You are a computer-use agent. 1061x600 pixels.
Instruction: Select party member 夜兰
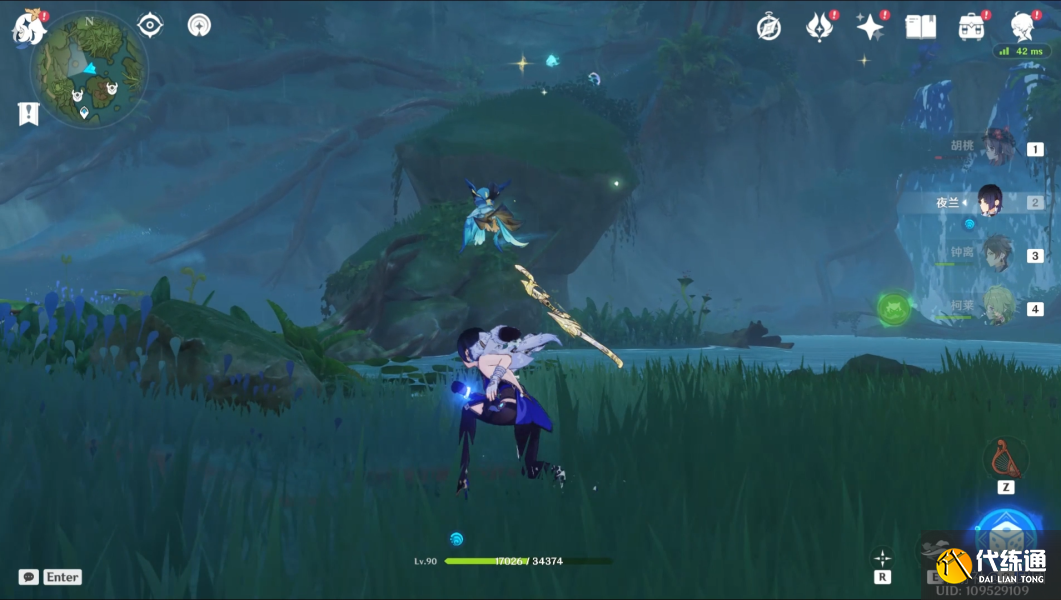[x=989, y=201]
